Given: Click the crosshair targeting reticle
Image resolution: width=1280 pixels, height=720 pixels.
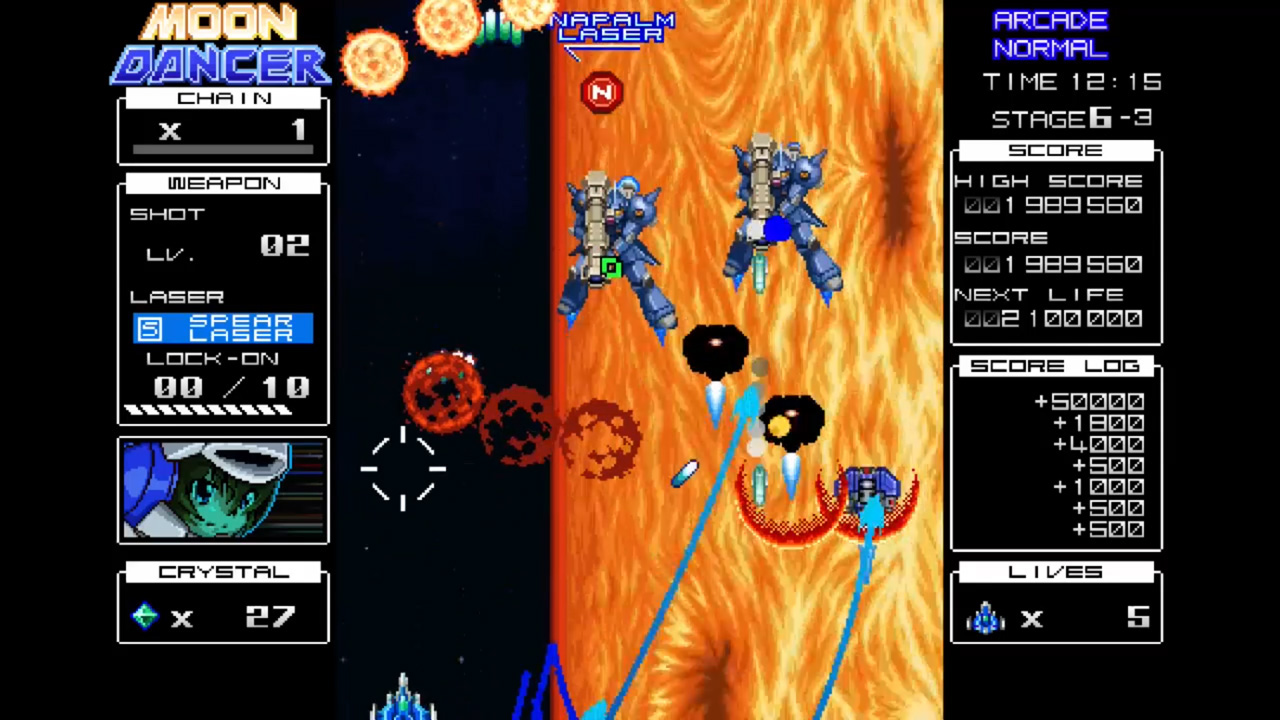Looking at the screenshot, I should click(403, 470).
